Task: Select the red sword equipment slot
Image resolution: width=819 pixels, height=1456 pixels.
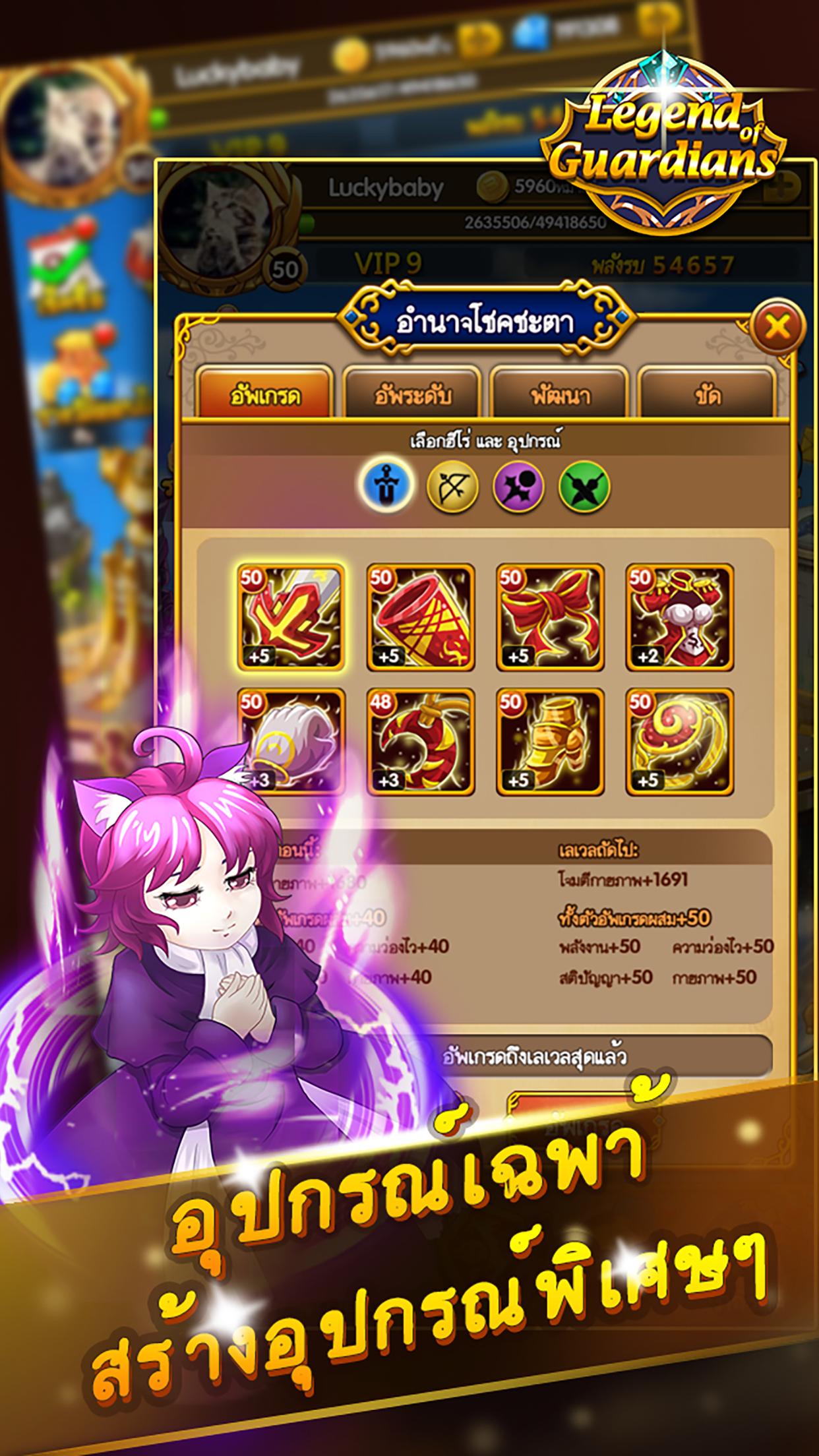Action: (291, 617)
